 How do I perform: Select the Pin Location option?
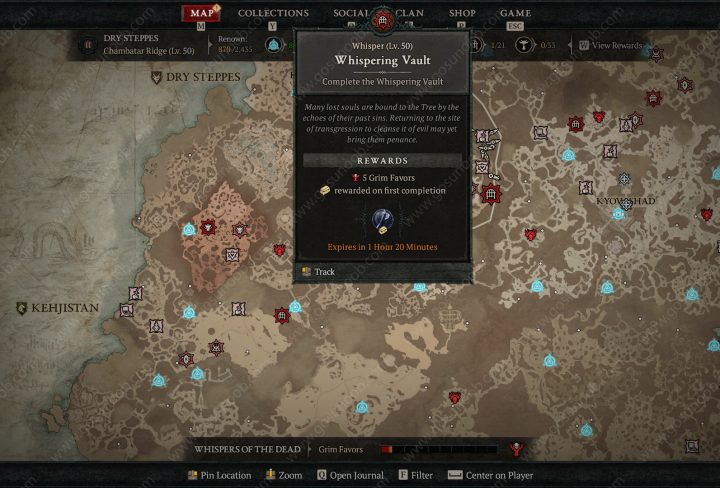click(x=224, y=476)
